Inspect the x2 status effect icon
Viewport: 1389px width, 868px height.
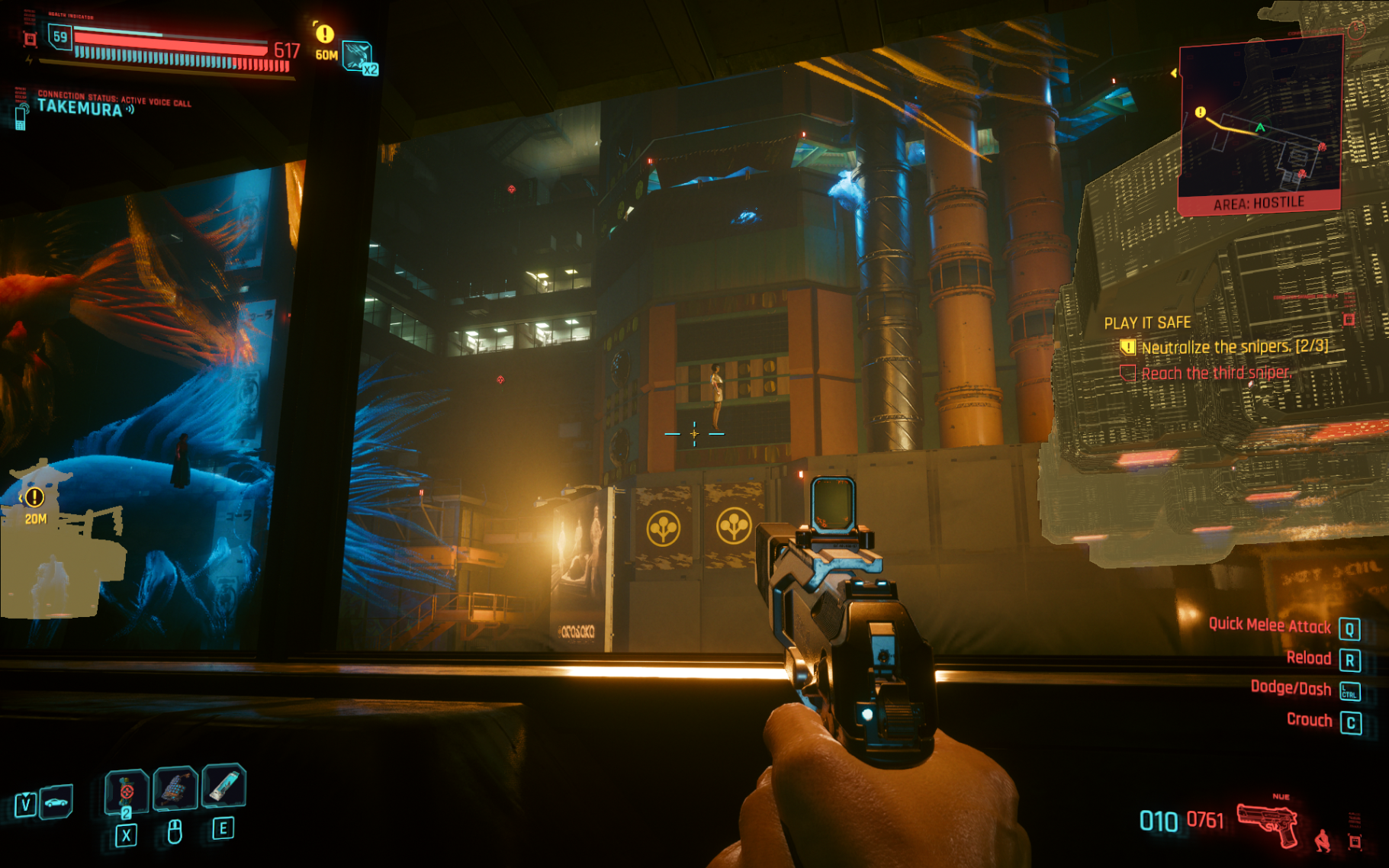359,58
